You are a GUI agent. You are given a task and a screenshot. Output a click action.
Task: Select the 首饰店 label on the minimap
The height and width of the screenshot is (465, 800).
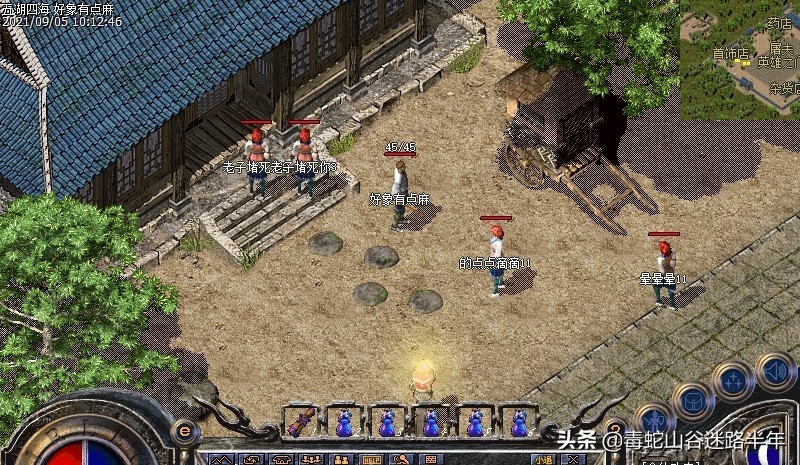coord(730,52)
